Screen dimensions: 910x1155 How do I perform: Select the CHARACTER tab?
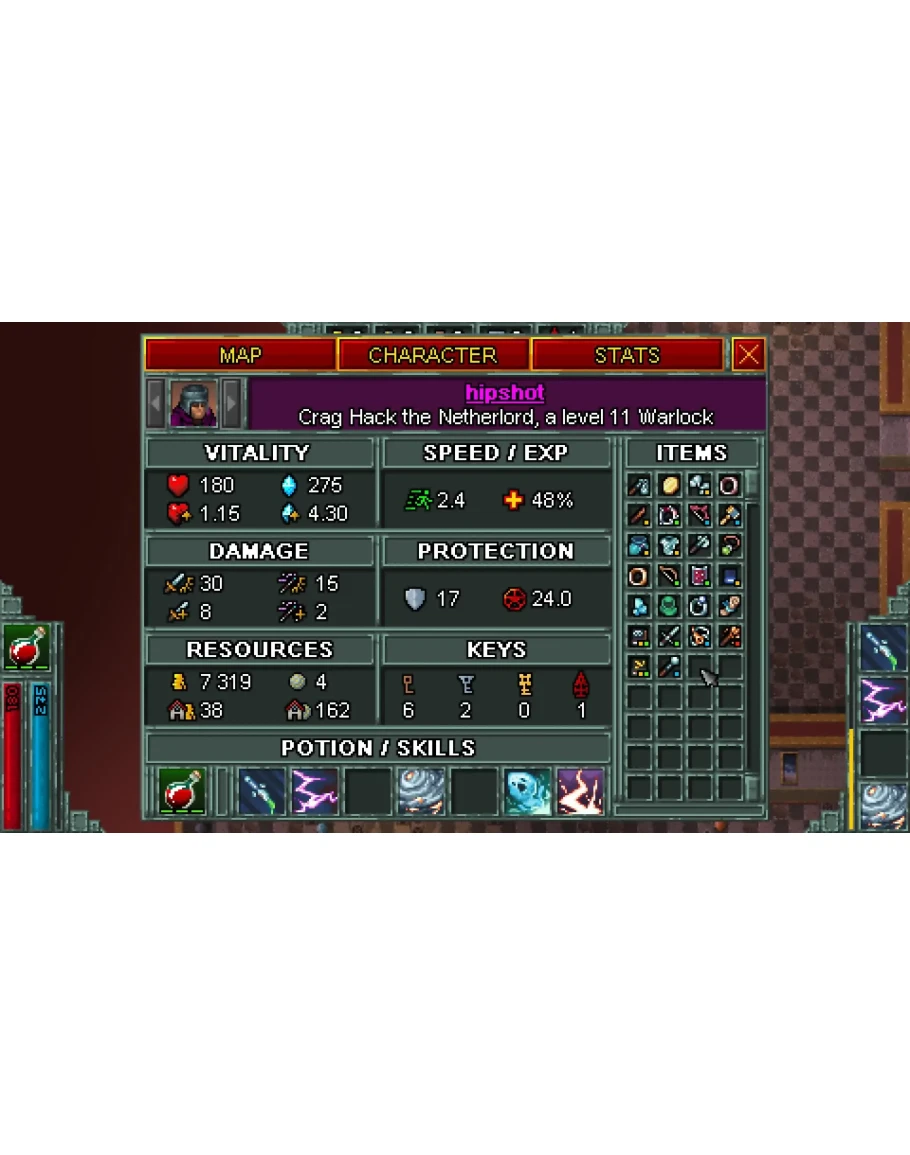(x=433, y=355)
